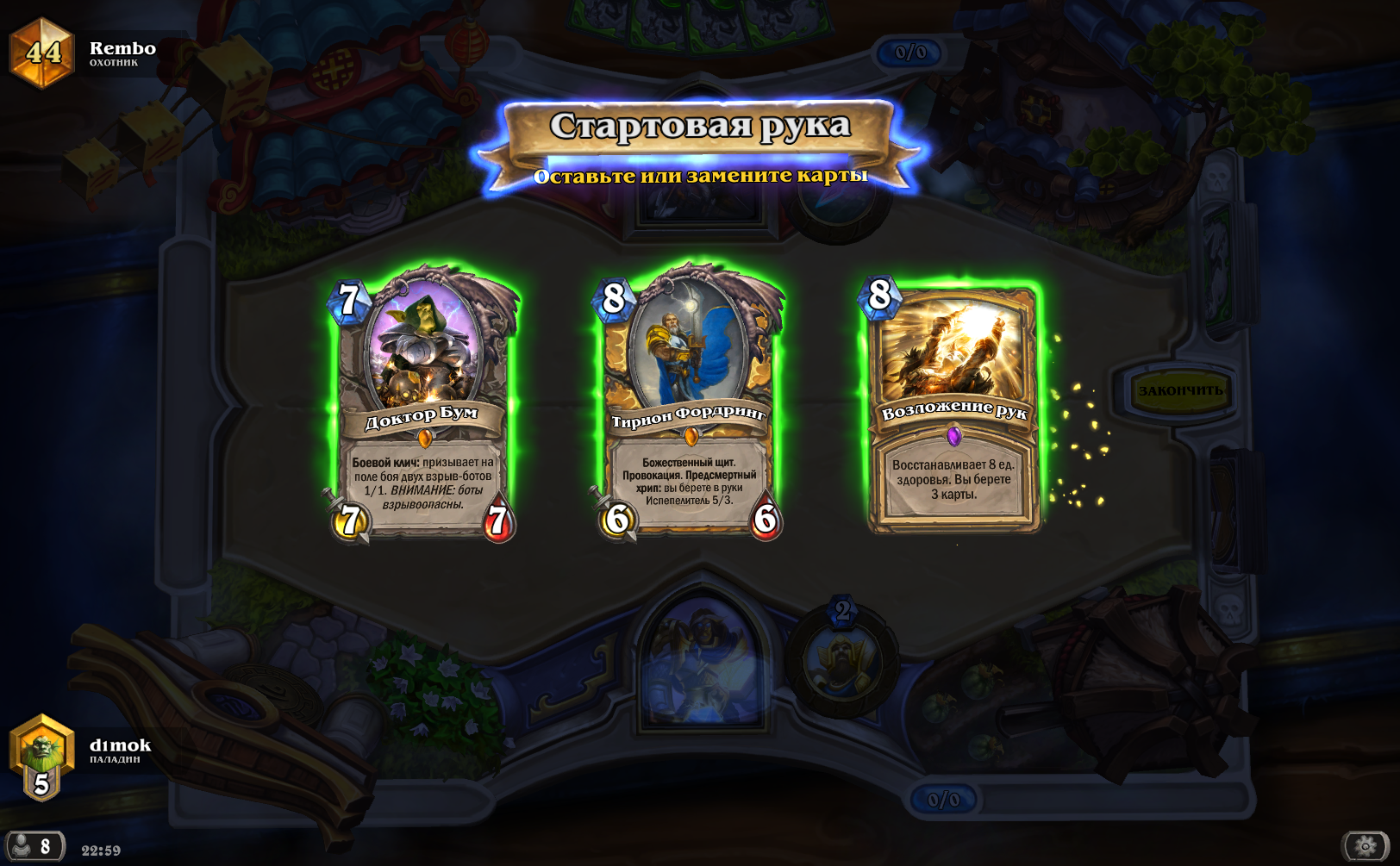Image resolution: width=1400 pixels, height=866 pixels.
Task: Open the gear settings menu
Action: coord(1365,846)
